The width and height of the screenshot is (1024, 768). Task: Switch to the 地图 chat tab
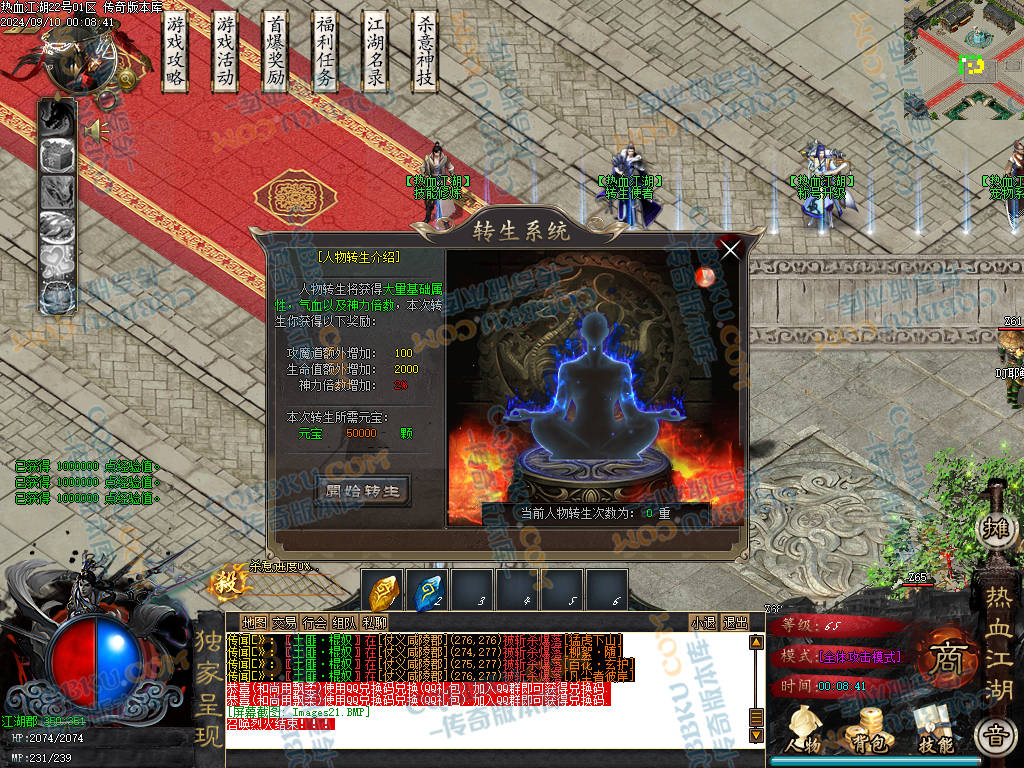[254, 623]
